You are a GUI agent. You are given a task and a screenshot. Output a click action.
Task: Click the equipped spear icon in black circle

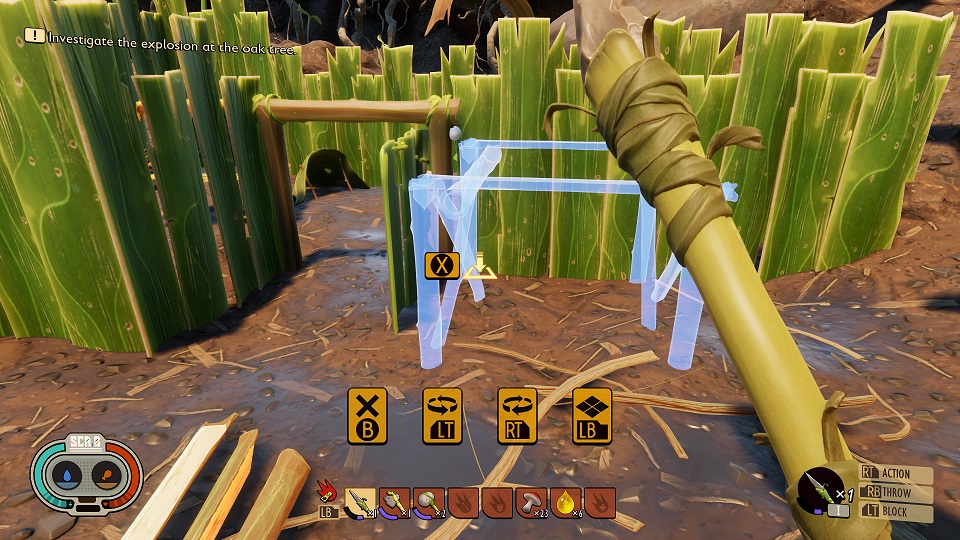[x=821, y=492]
